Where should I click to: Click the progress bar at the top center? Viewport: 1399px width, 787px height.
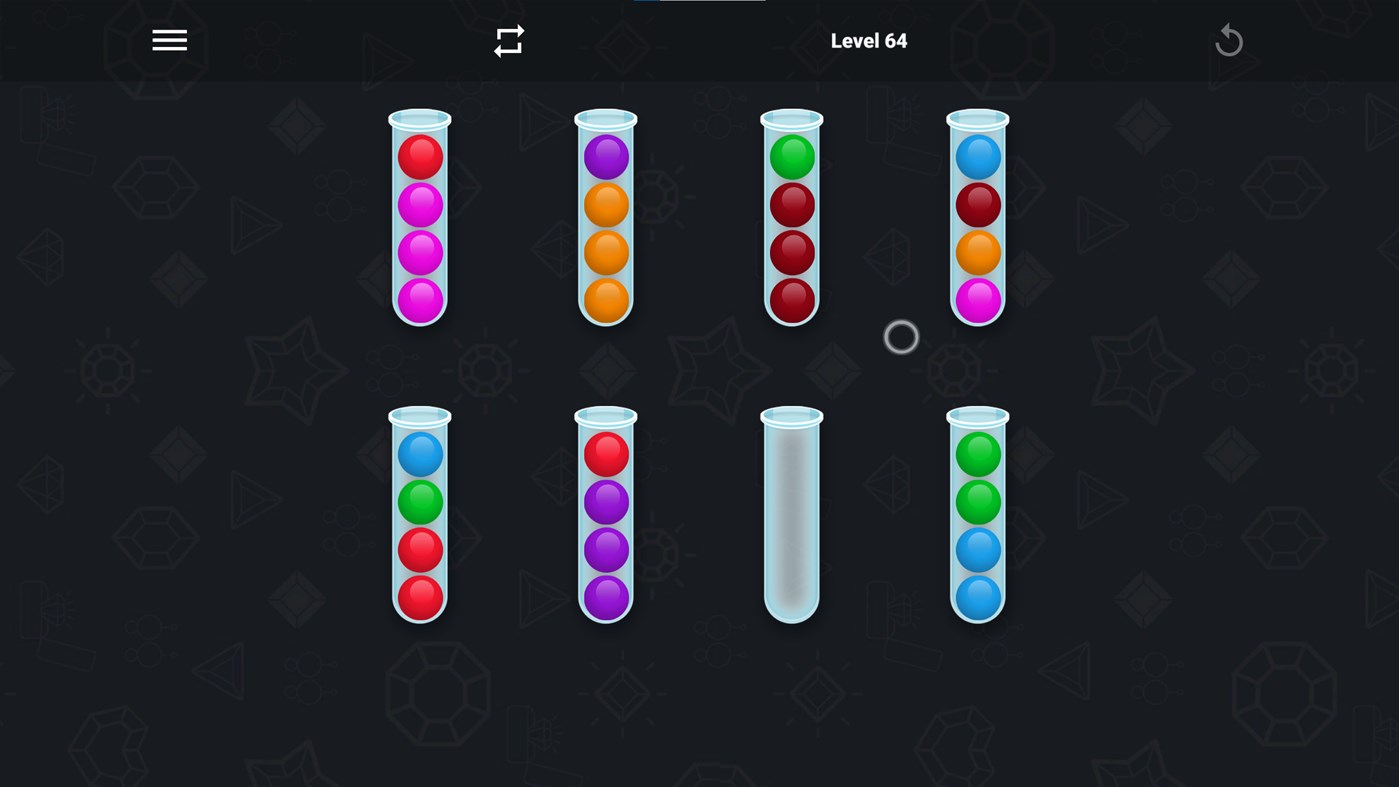698,3
